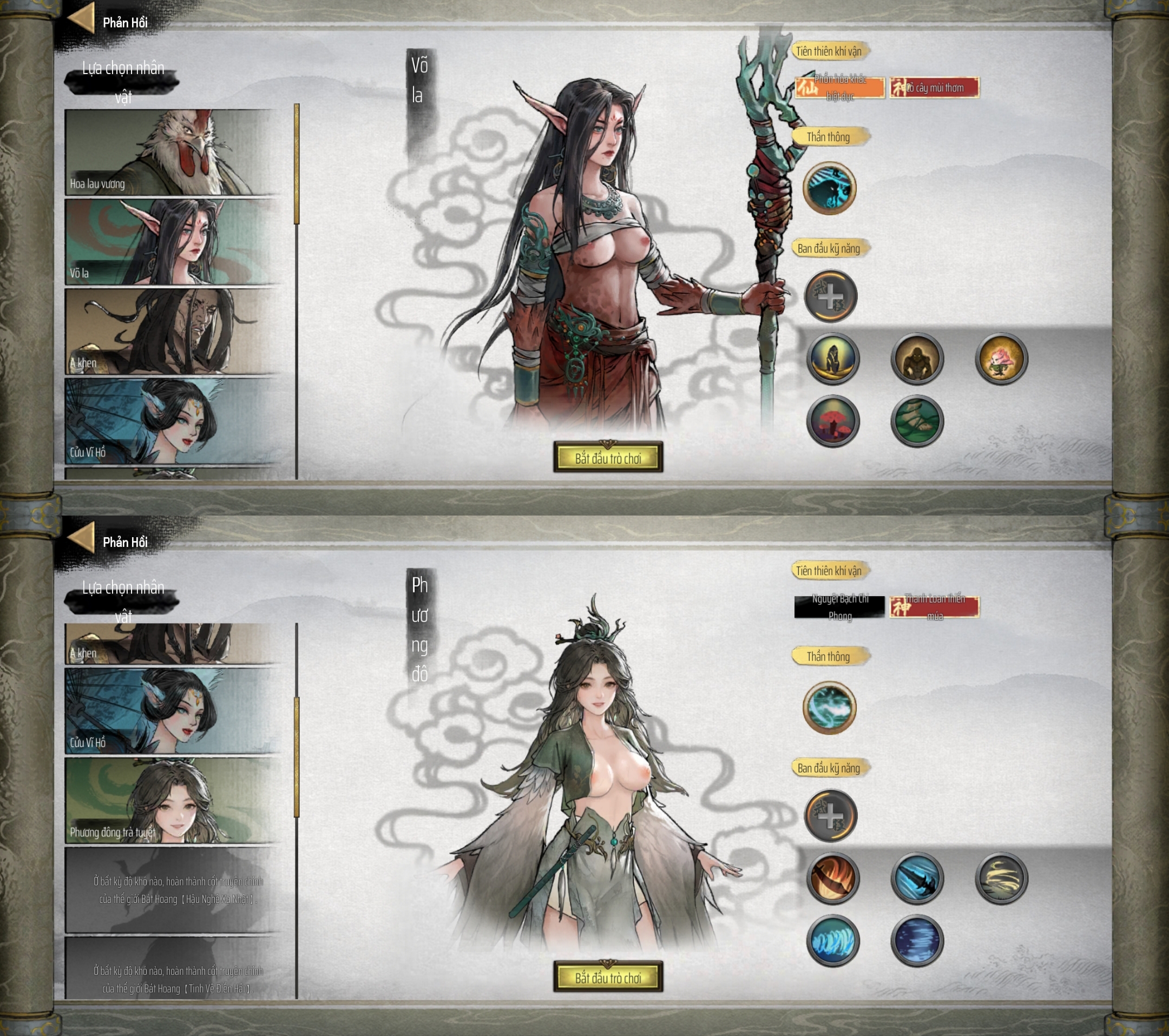Choose the Võ la character card
The height and width of the screenshot is (1036, 1169).
point(172,242)
